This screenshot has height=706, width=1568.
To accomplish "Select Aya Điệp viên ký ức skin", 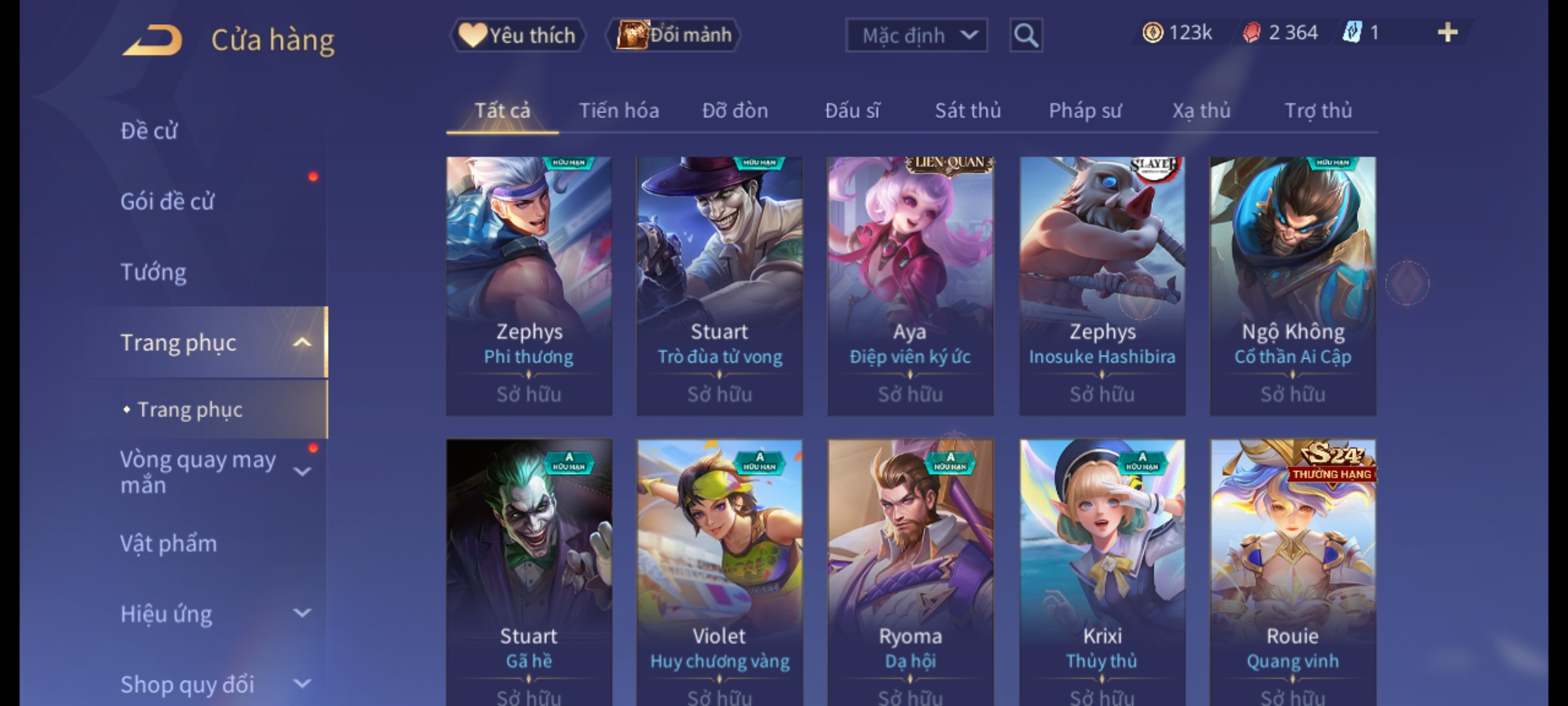I will [910, 286].
